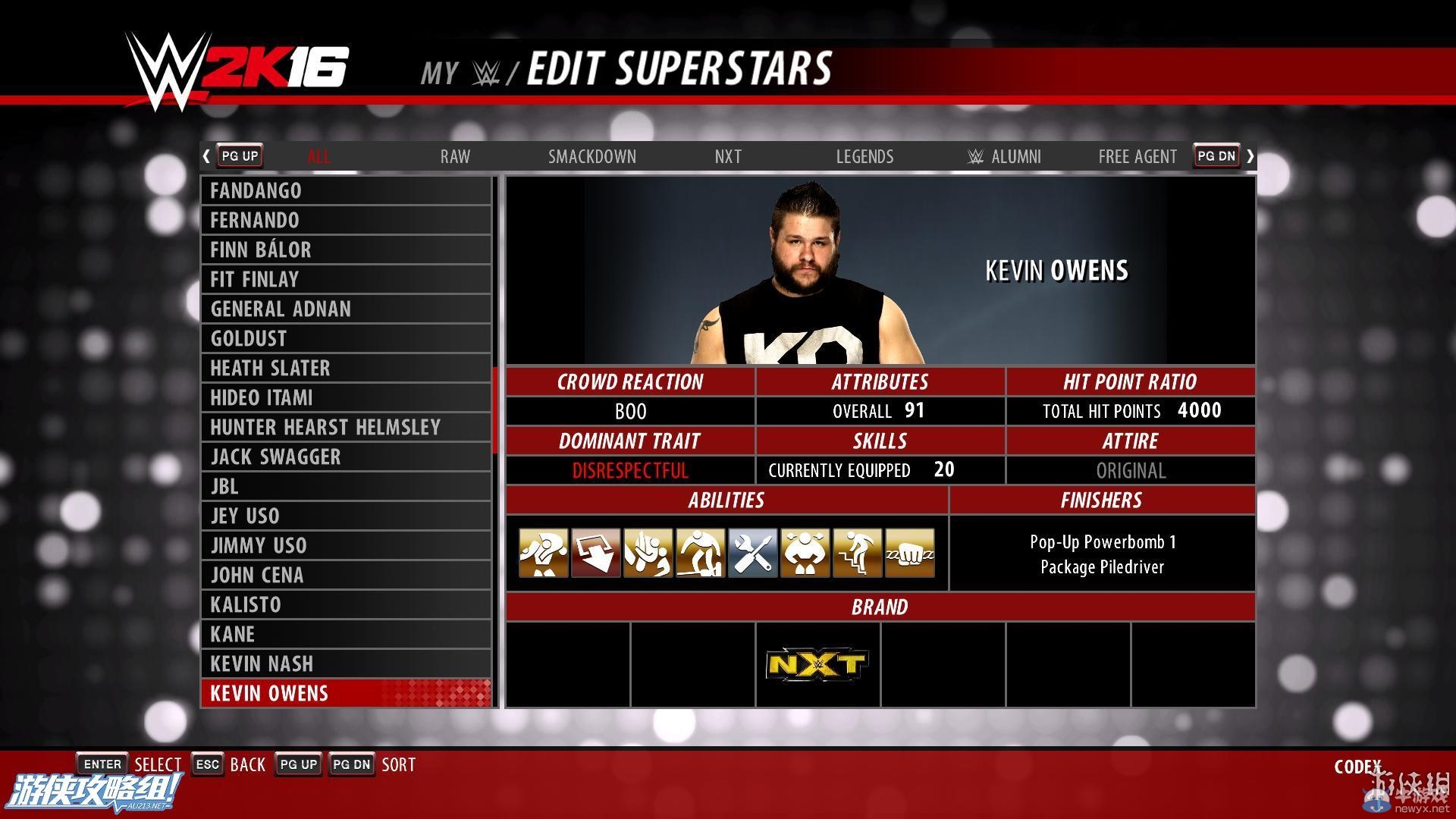The image size is (1456, 819).
Task: Click the red downward arrow ability icon
Action: pyautogui.click(x=595, y=554)
